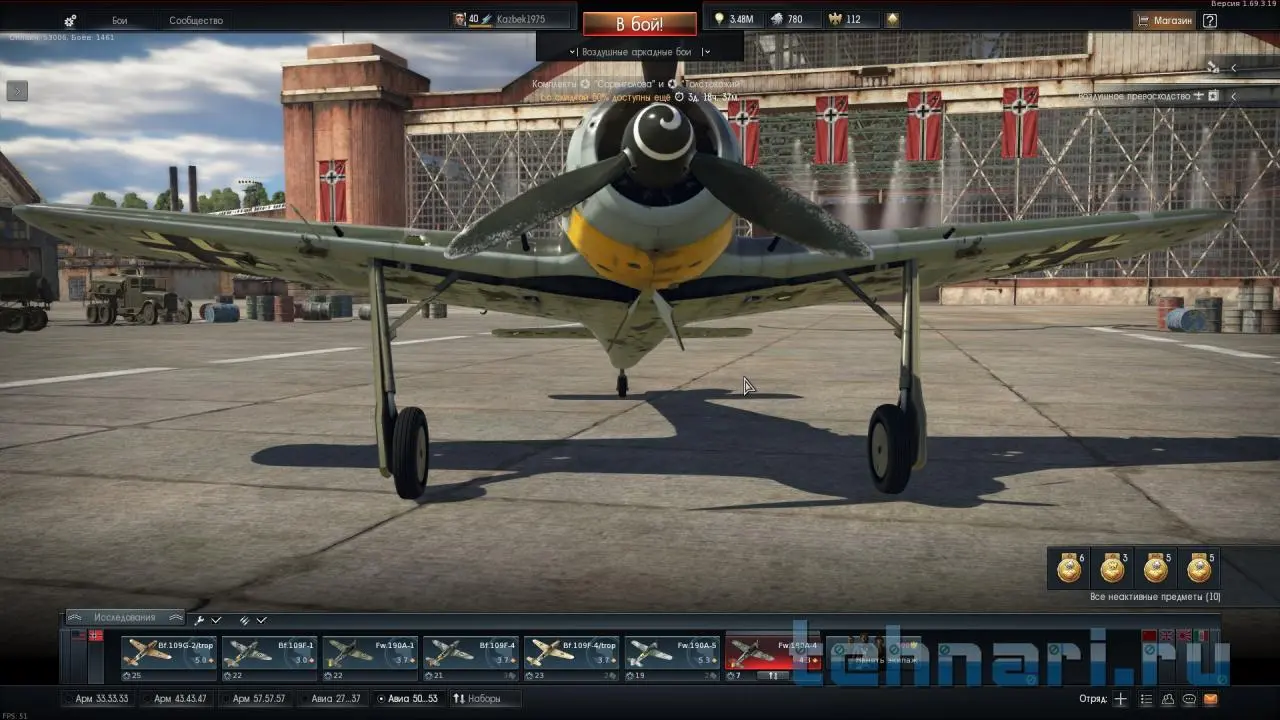The image size is (1280, 720).
Task: Select the Bf 109F-1 aircraft slot
Action: click(x=269, y=653)
